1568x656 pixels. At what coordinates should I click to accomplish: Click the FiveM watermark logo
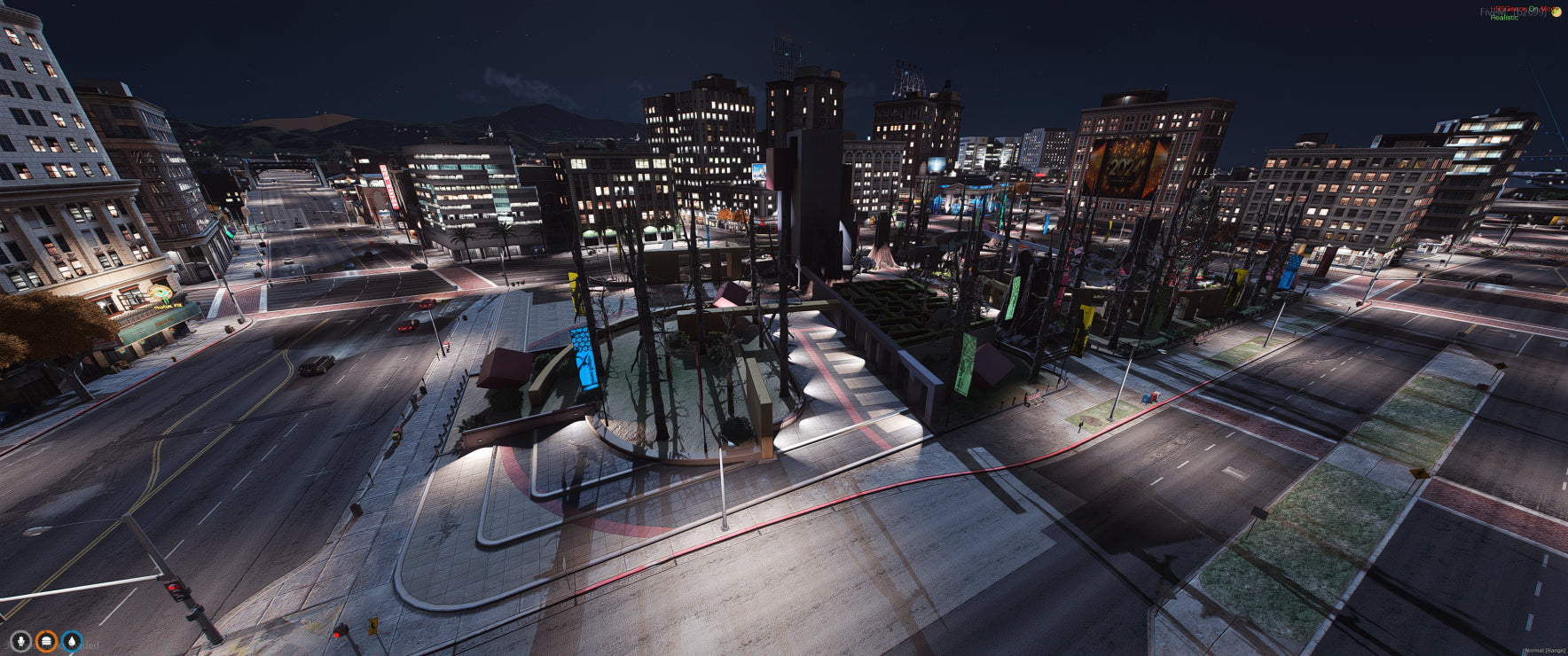tap(1556, 12)
